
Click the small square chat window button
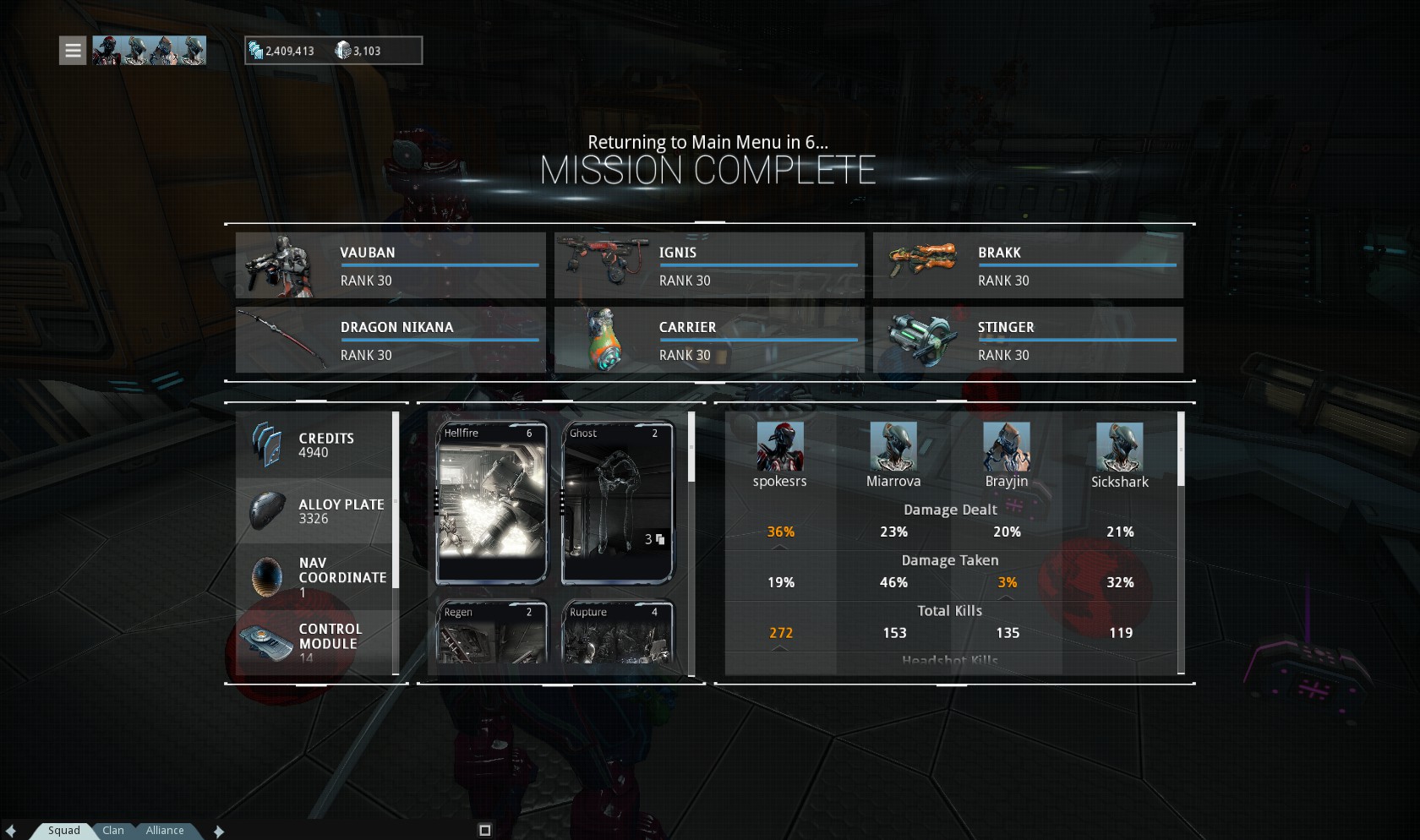point(485,831)
